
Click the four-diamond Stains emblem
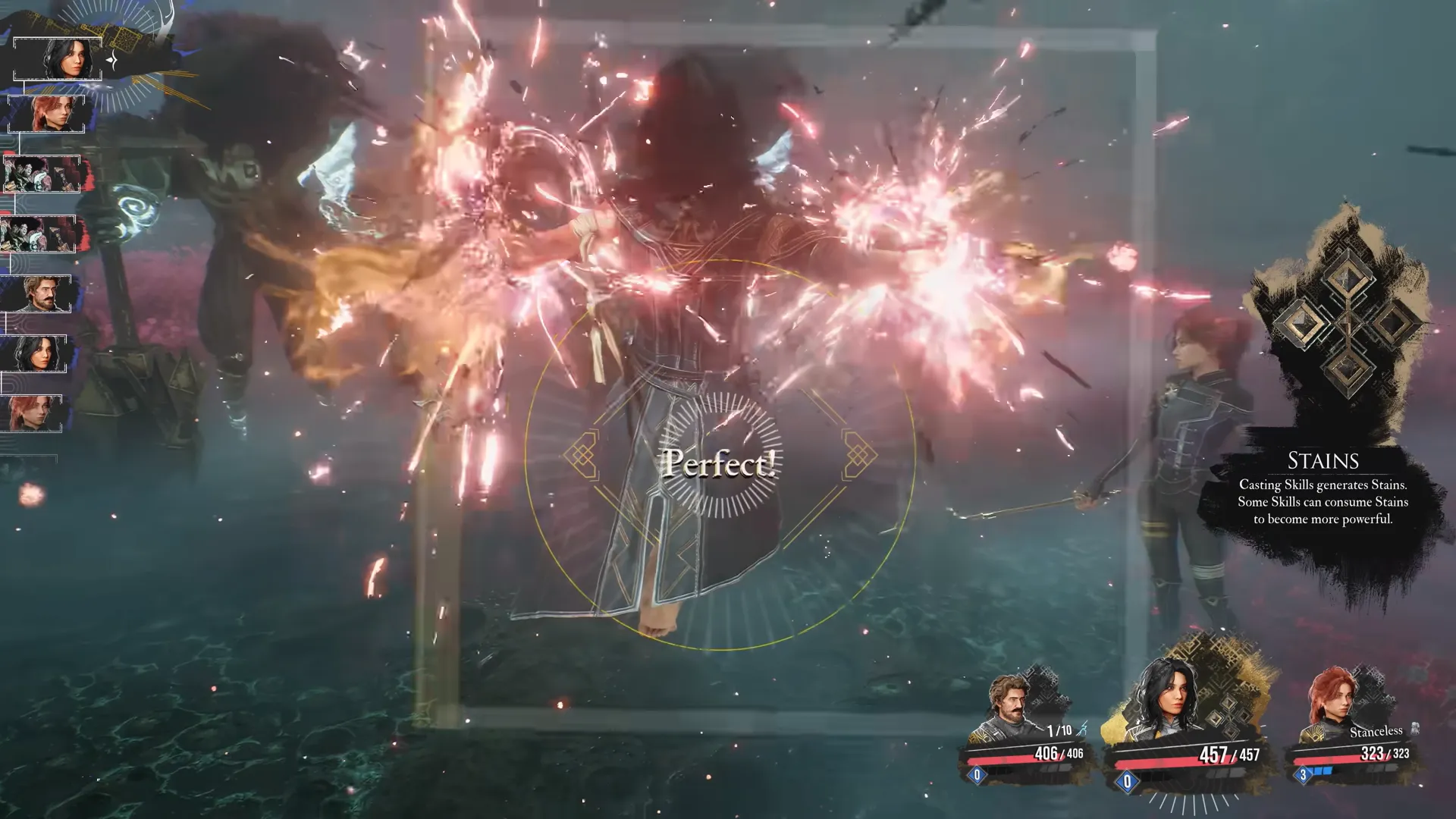1345,324
